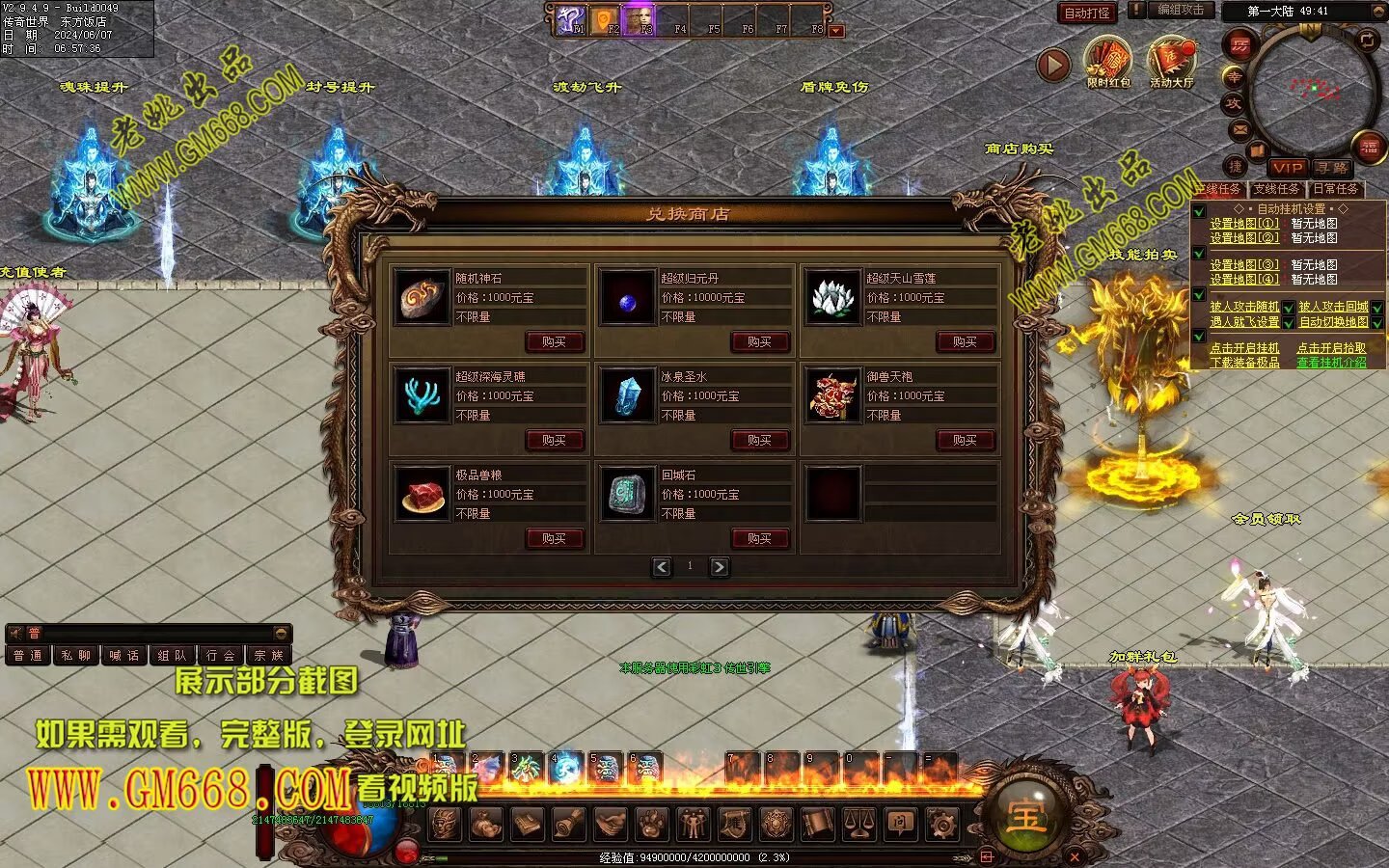1389x868 pixels.
Task: Open the VIP panel
Action: (x=1287, y=168)
